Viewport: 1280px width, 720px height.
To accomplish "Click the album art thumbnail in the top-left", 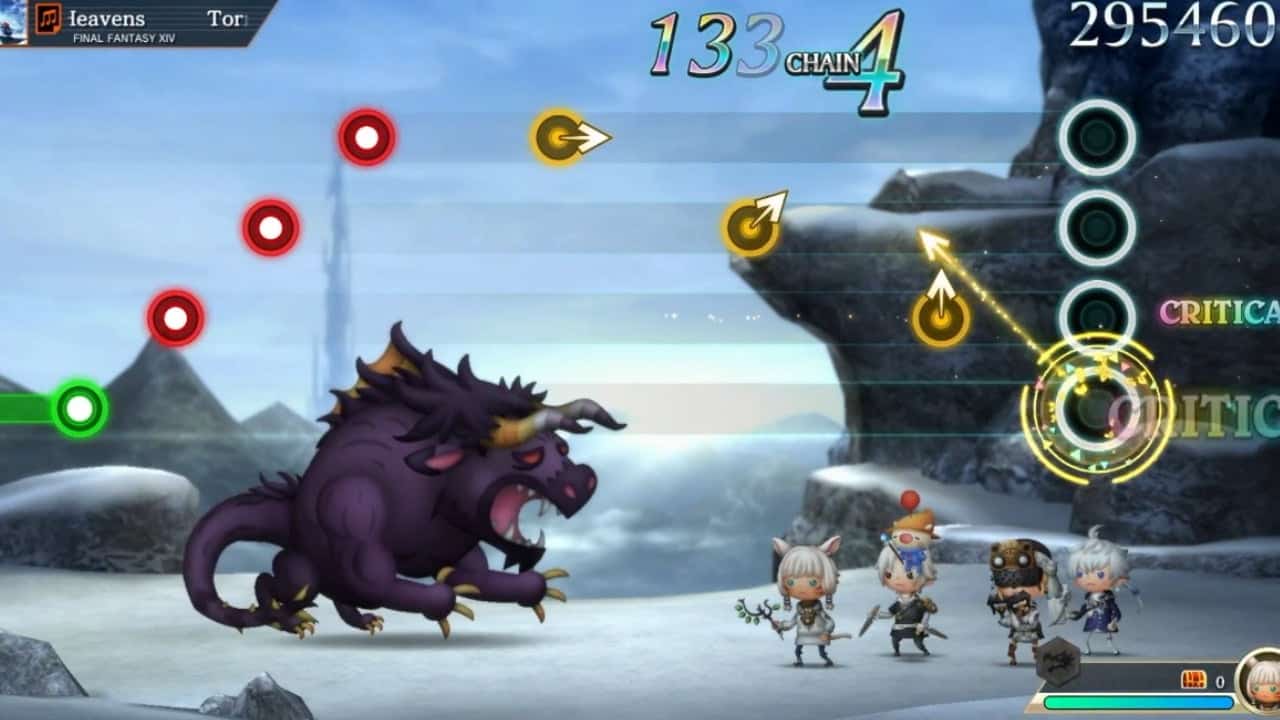I will pos(14,22).
